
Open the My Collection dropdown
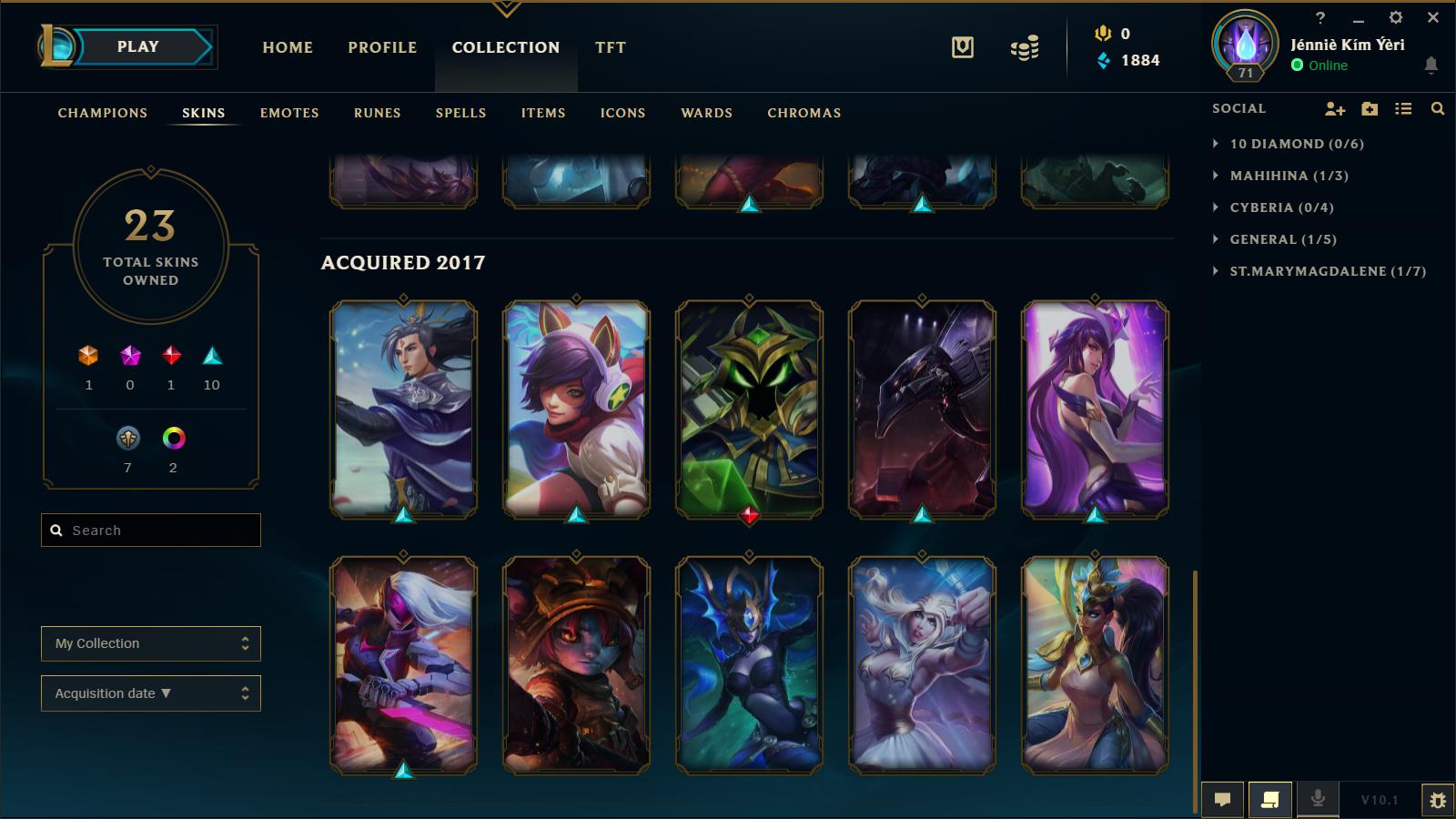point(150,643)
